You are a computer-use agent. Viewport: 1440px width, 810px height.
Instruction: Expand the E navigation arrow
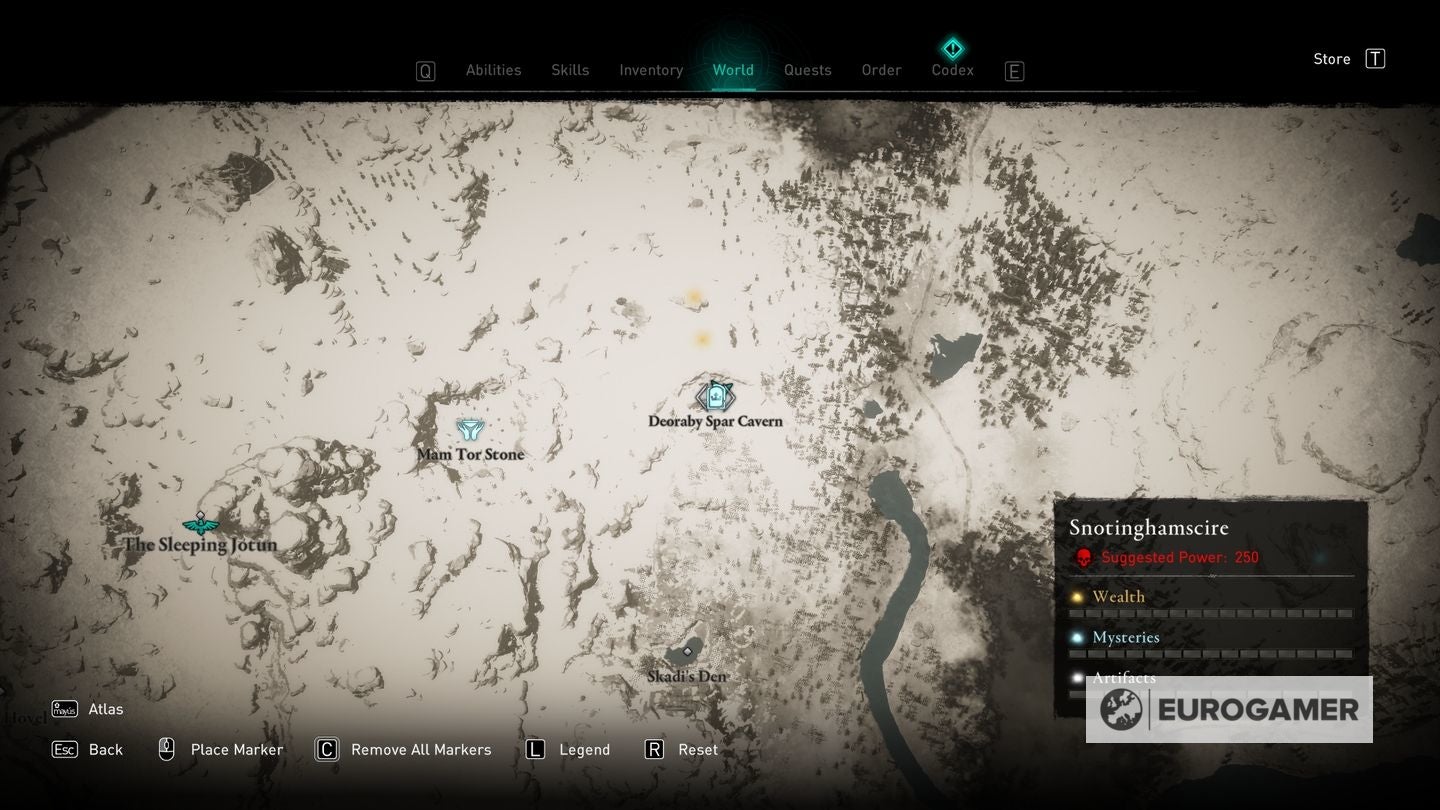click(1014, 70)
